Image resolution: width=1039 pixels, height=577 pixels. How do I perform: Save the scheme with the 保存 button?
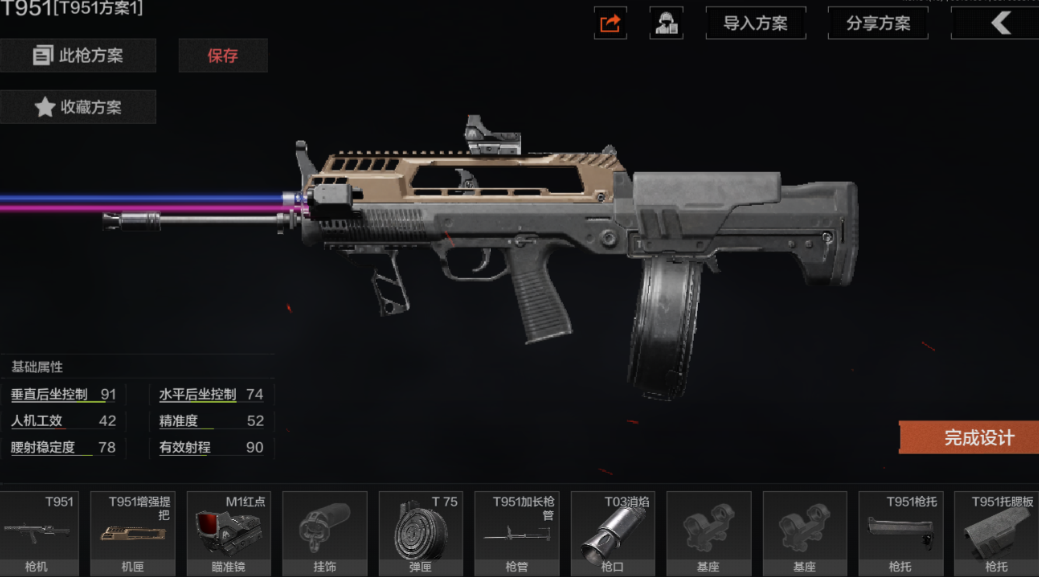tap(223, 56)
